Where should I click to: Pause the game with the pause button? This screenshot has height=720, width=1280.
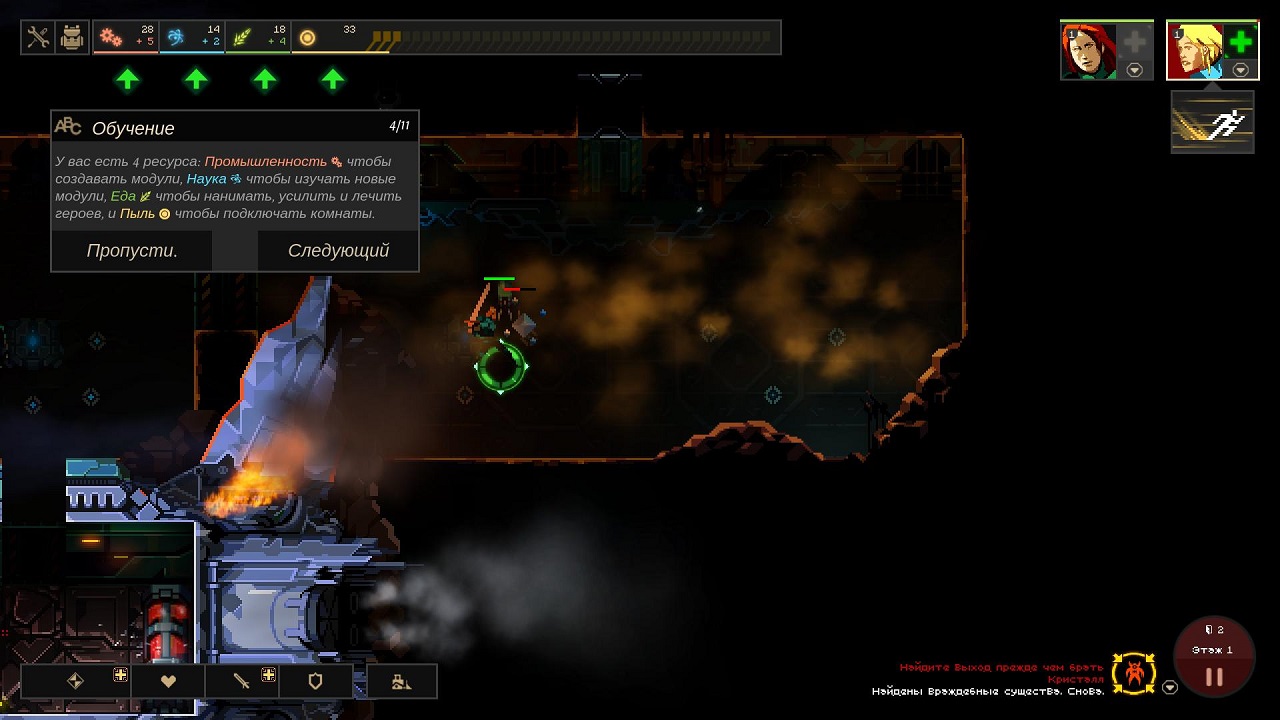pos(1213,677)
